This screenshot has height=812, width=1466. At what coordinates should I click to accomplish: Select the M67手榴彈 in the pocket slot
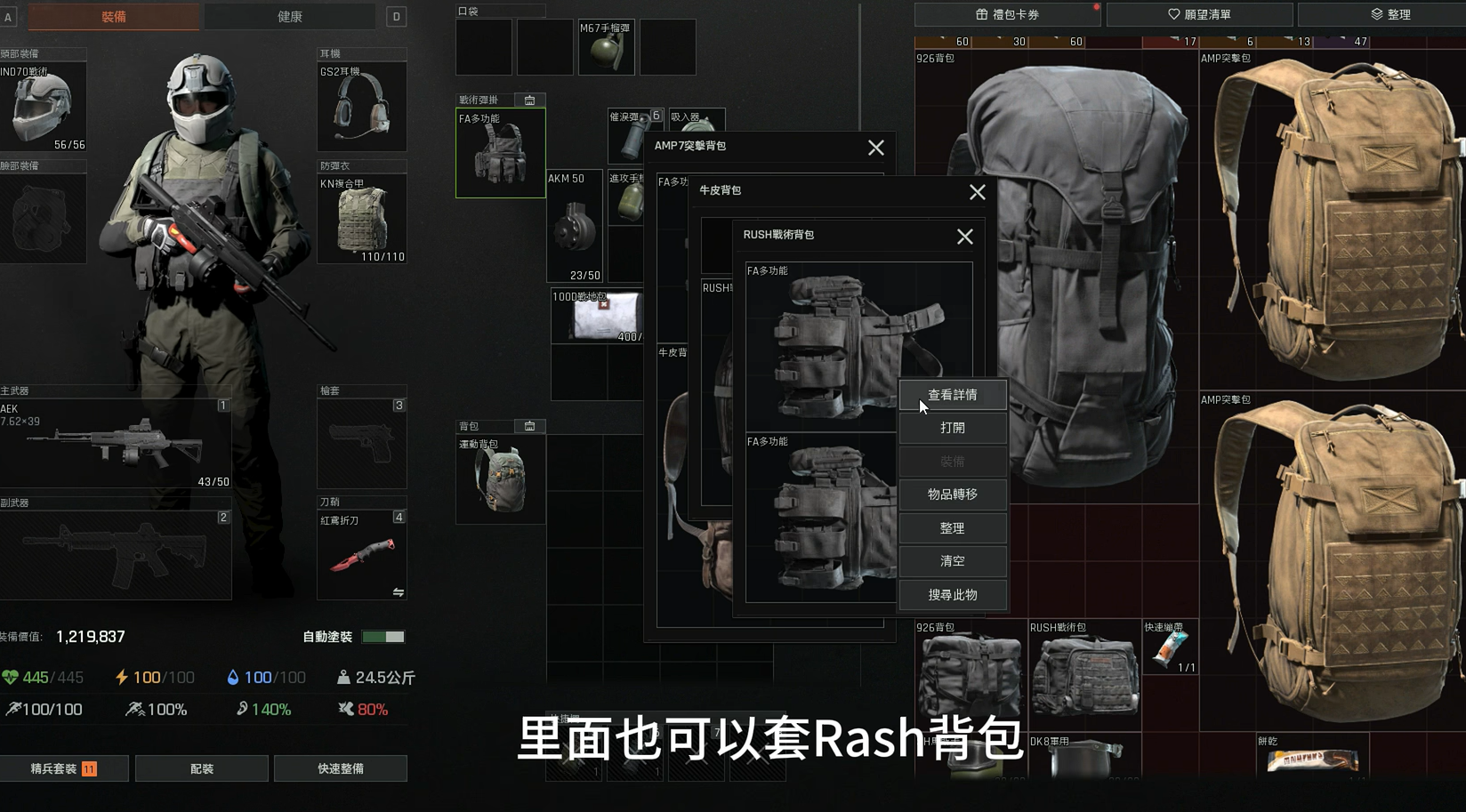tap(606, 47)
